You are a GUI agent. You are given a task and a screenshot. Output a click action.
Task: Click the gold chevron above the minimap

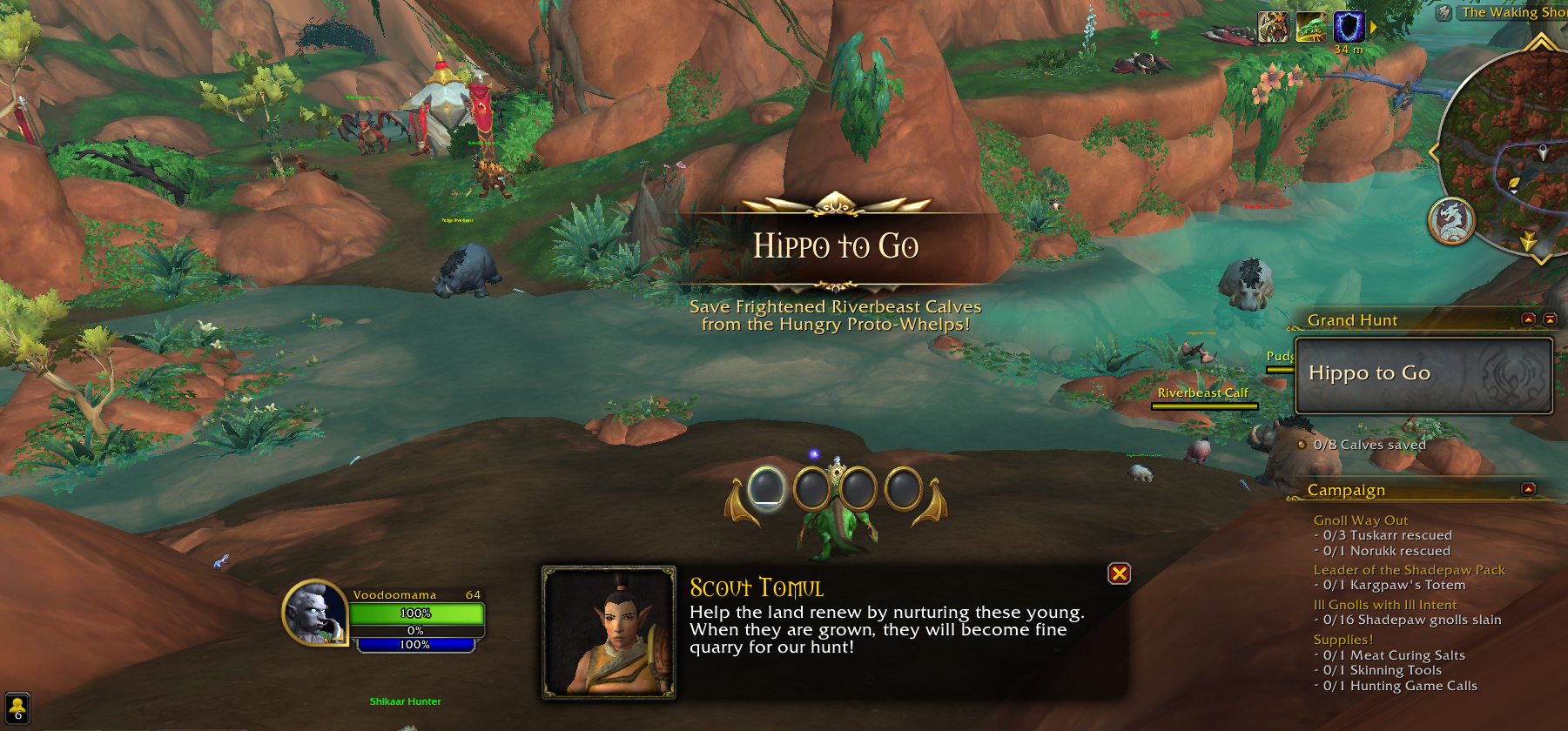tap(1541, 44)
